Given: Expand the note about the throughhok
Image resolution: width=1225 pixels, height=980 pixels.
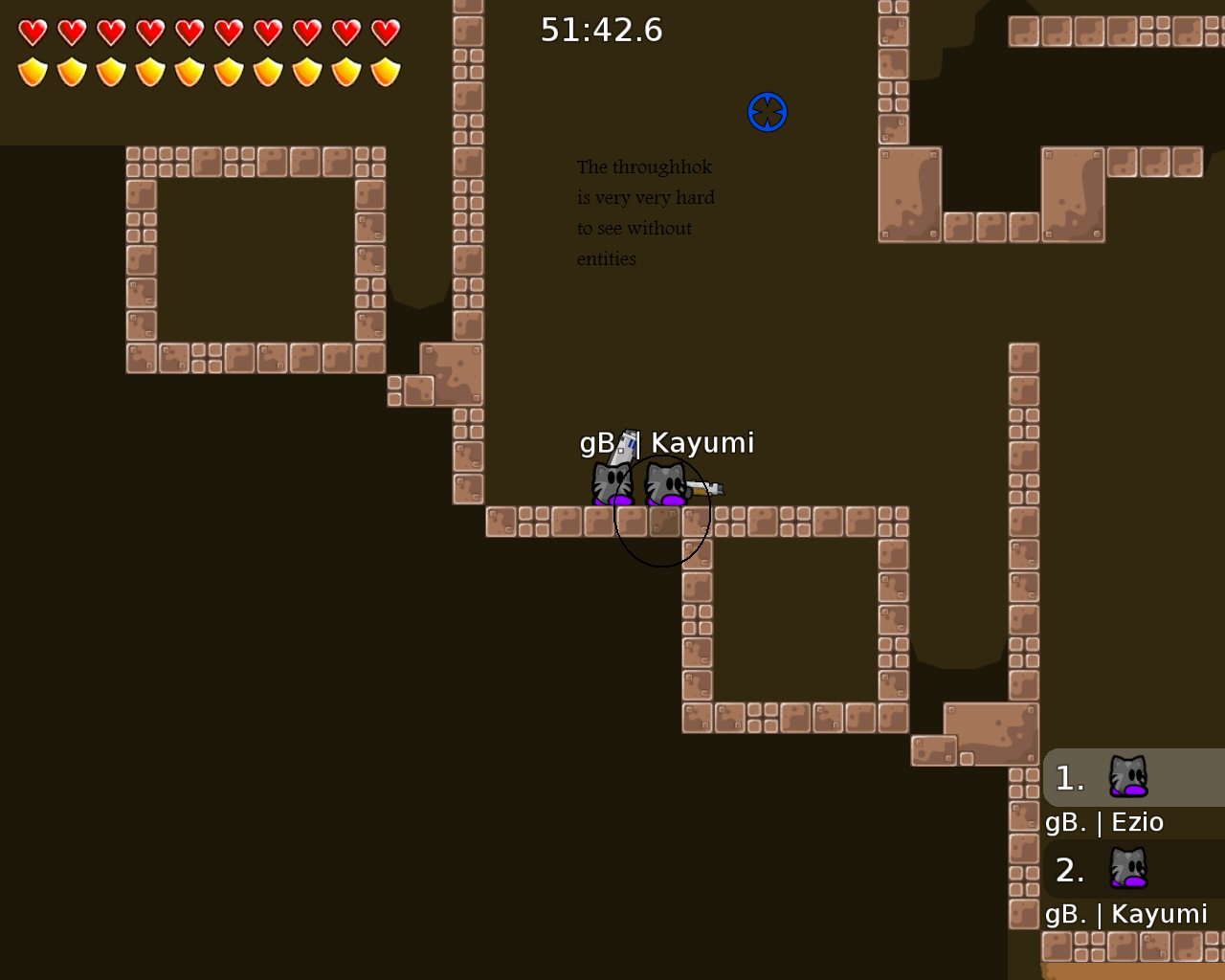Looking at the screenshot, I should (645, 212).
